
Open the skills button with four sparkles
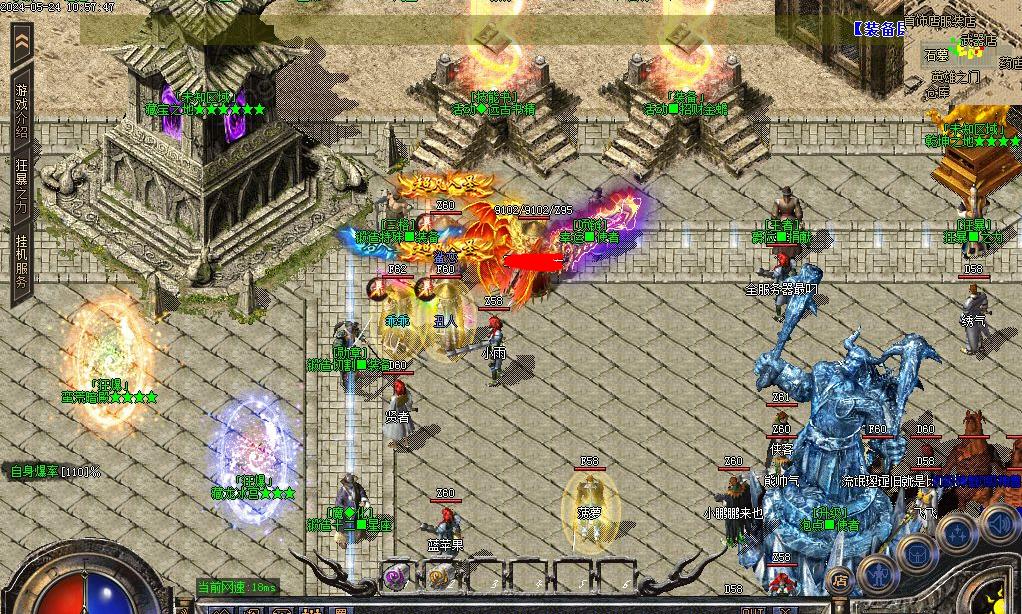click(956, 534)
